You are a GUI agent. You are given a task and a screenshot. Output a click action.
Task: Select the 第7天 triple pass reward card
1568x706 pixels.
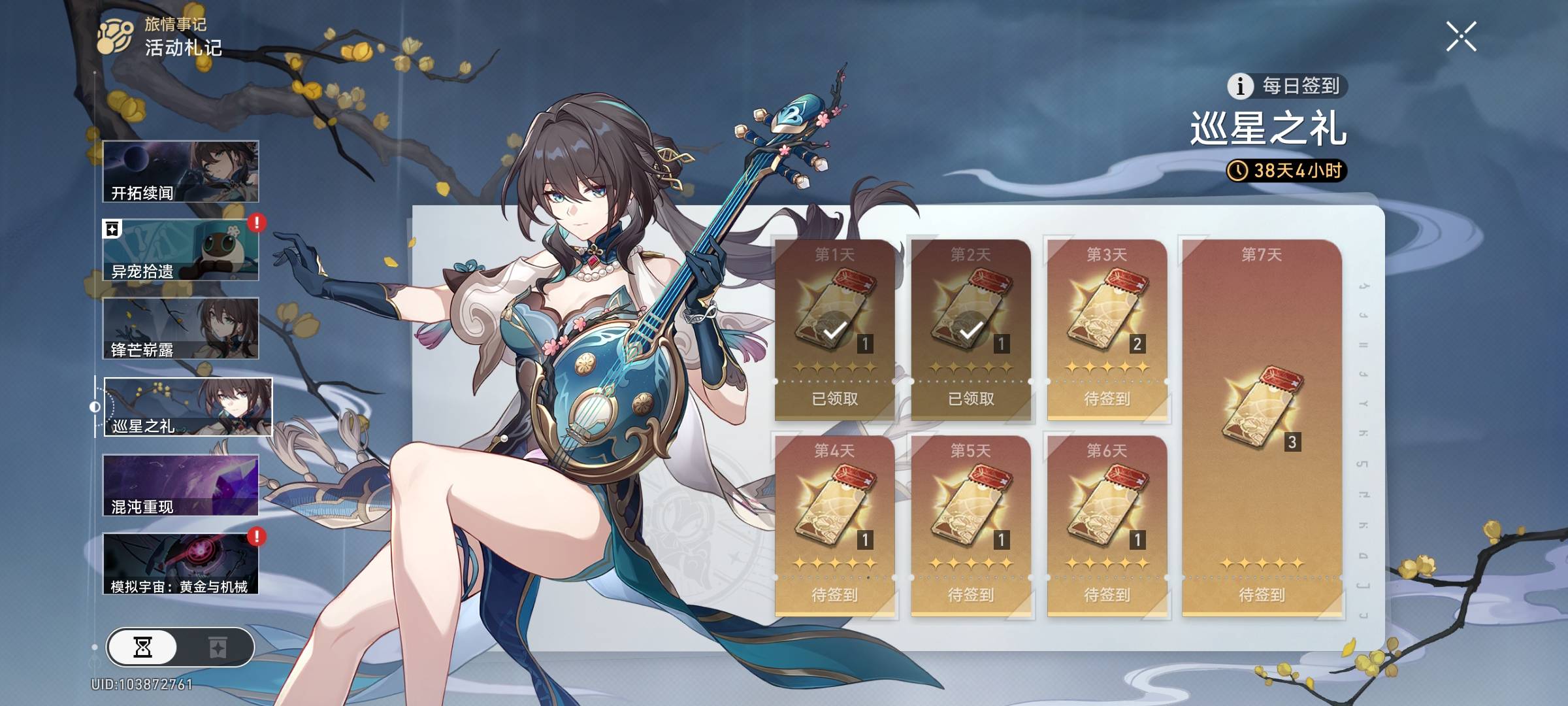(1262, 428)
